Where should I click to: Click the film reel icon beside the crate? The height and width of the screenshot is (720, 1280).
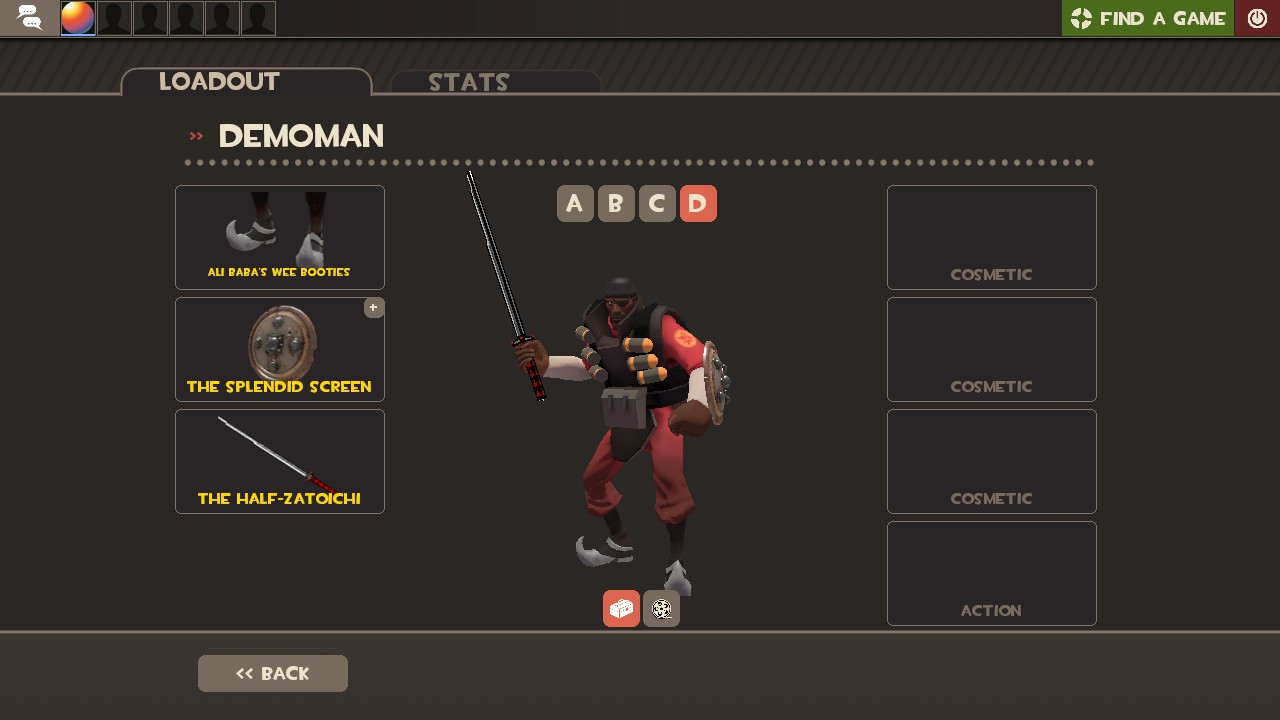click(661, 608)
